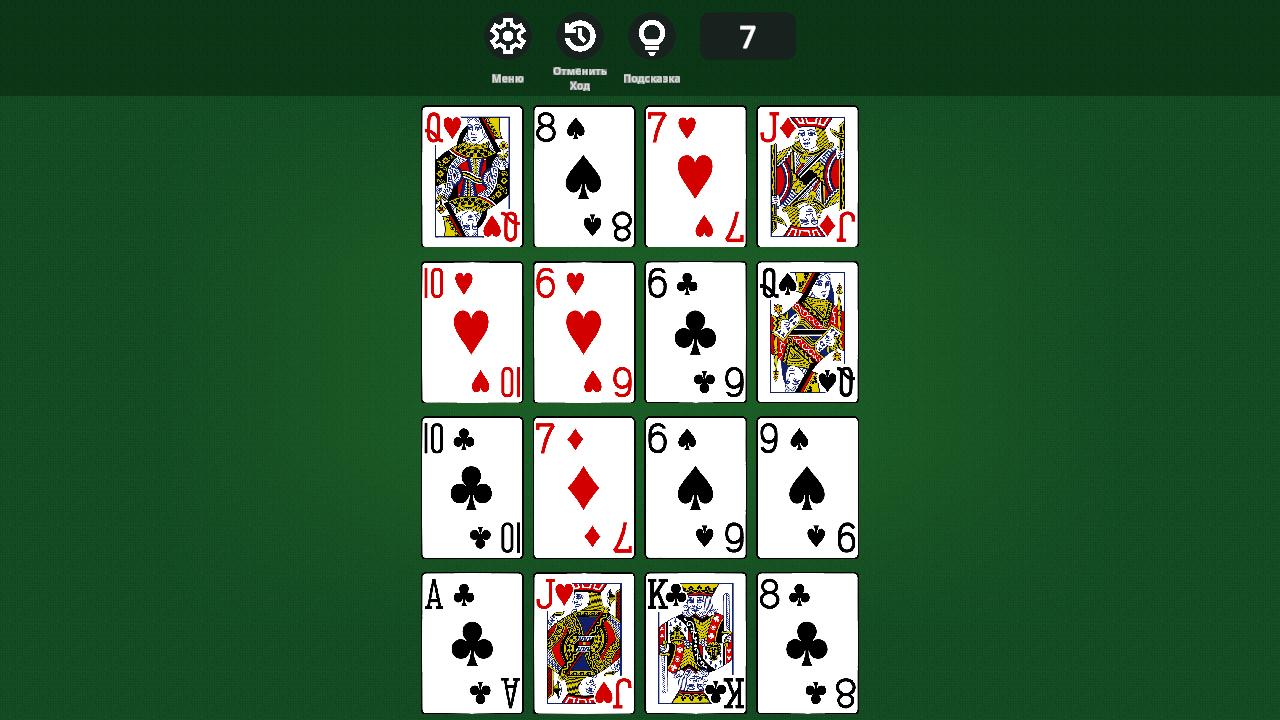Select the 10 of Hearts card

click(x=471, y=331)
